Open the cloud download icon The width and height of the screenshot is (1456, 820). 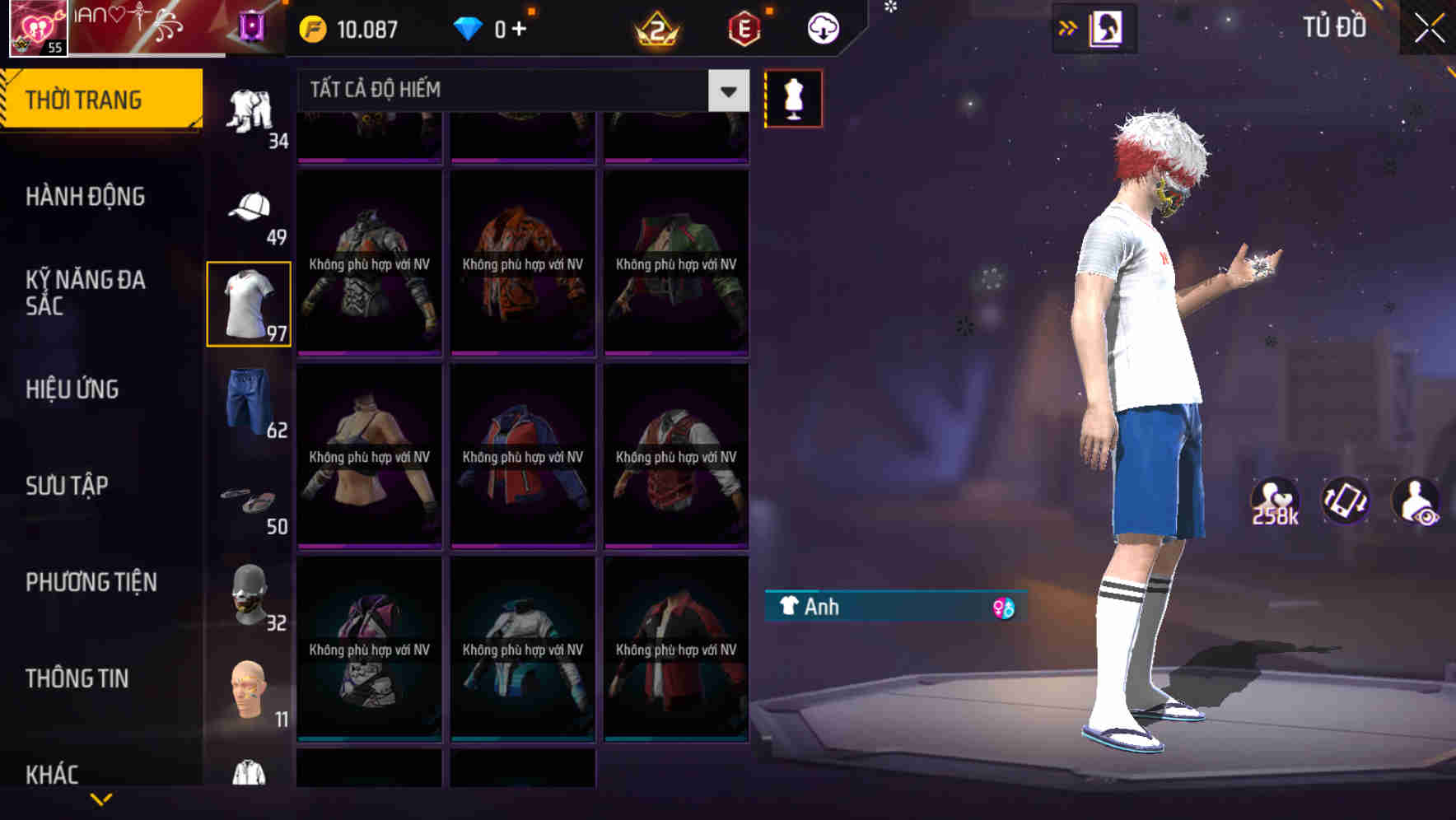[x=821, y=28]
